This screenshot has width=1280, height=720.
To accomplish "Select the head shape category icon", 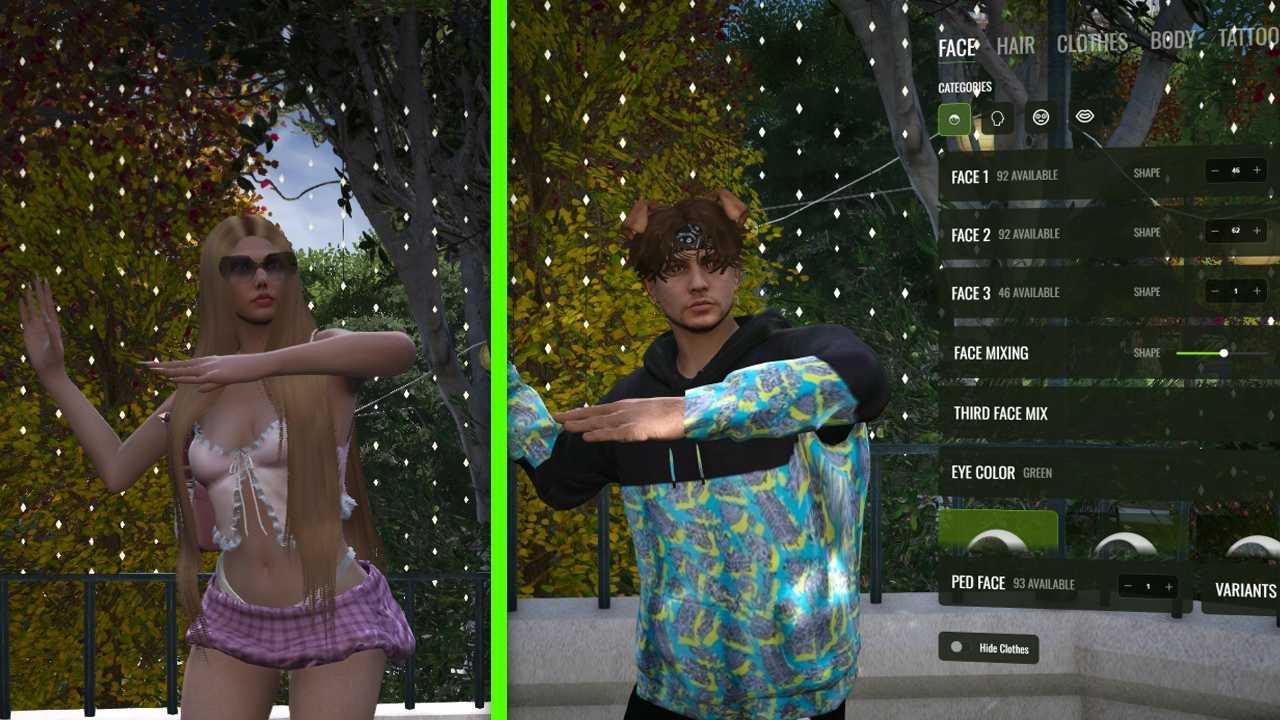I will (x=998, y=117).
